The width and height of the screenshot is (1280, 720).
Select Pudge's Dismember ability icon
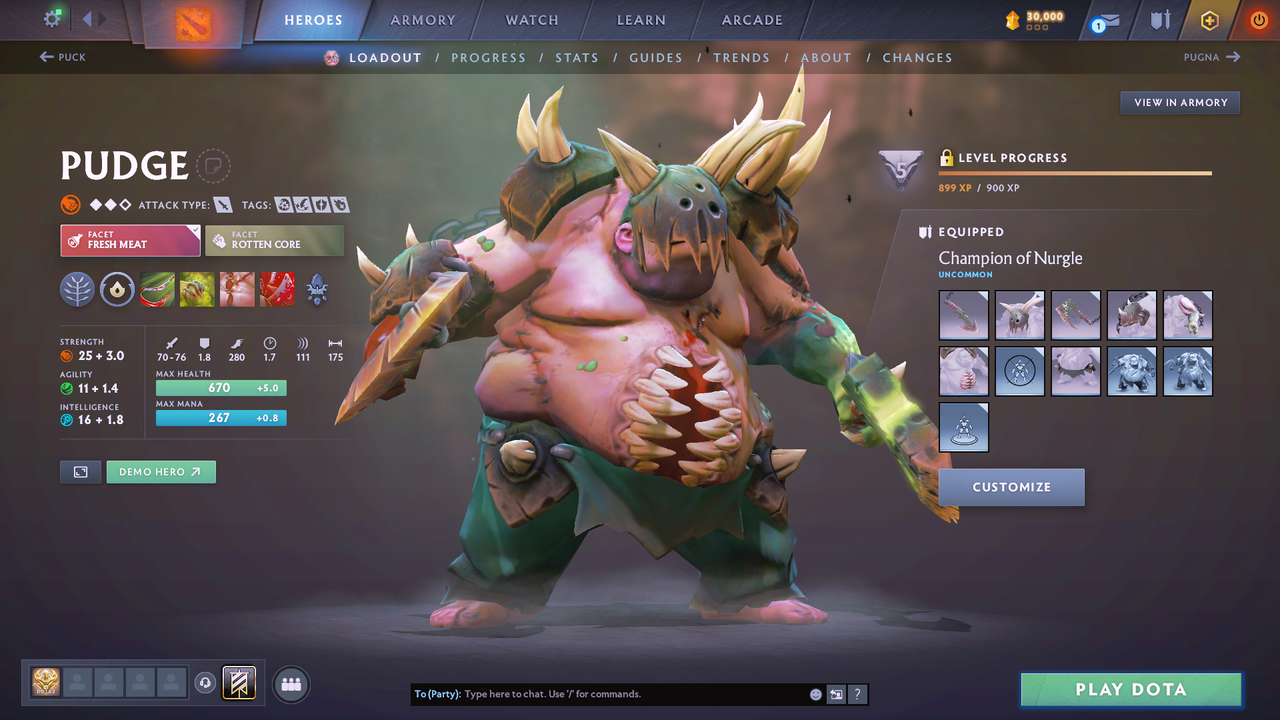(x=277, y=289)
